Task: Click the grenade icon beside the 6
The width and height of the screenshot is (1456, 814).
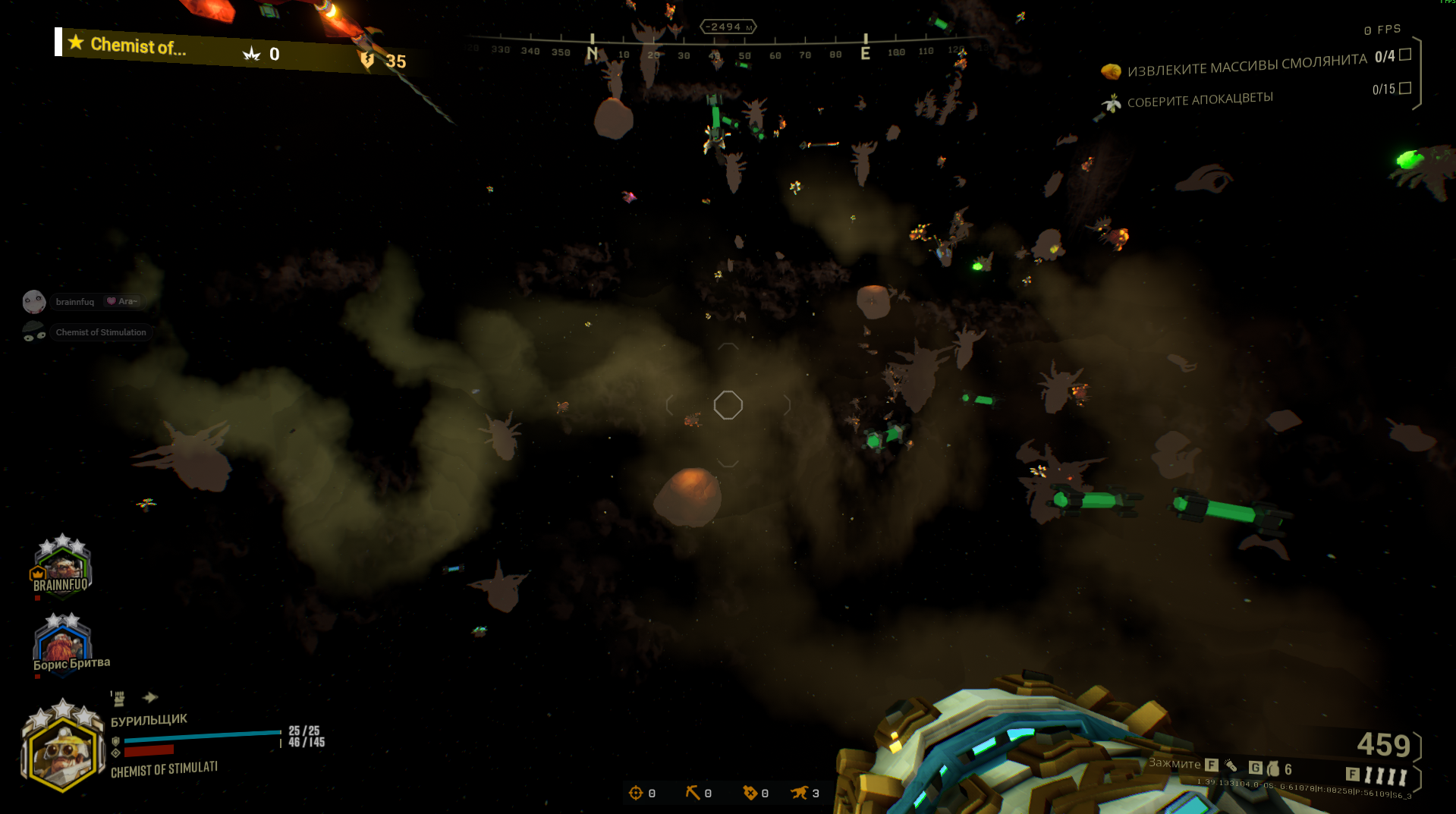Action: [x=1272, y=769]
